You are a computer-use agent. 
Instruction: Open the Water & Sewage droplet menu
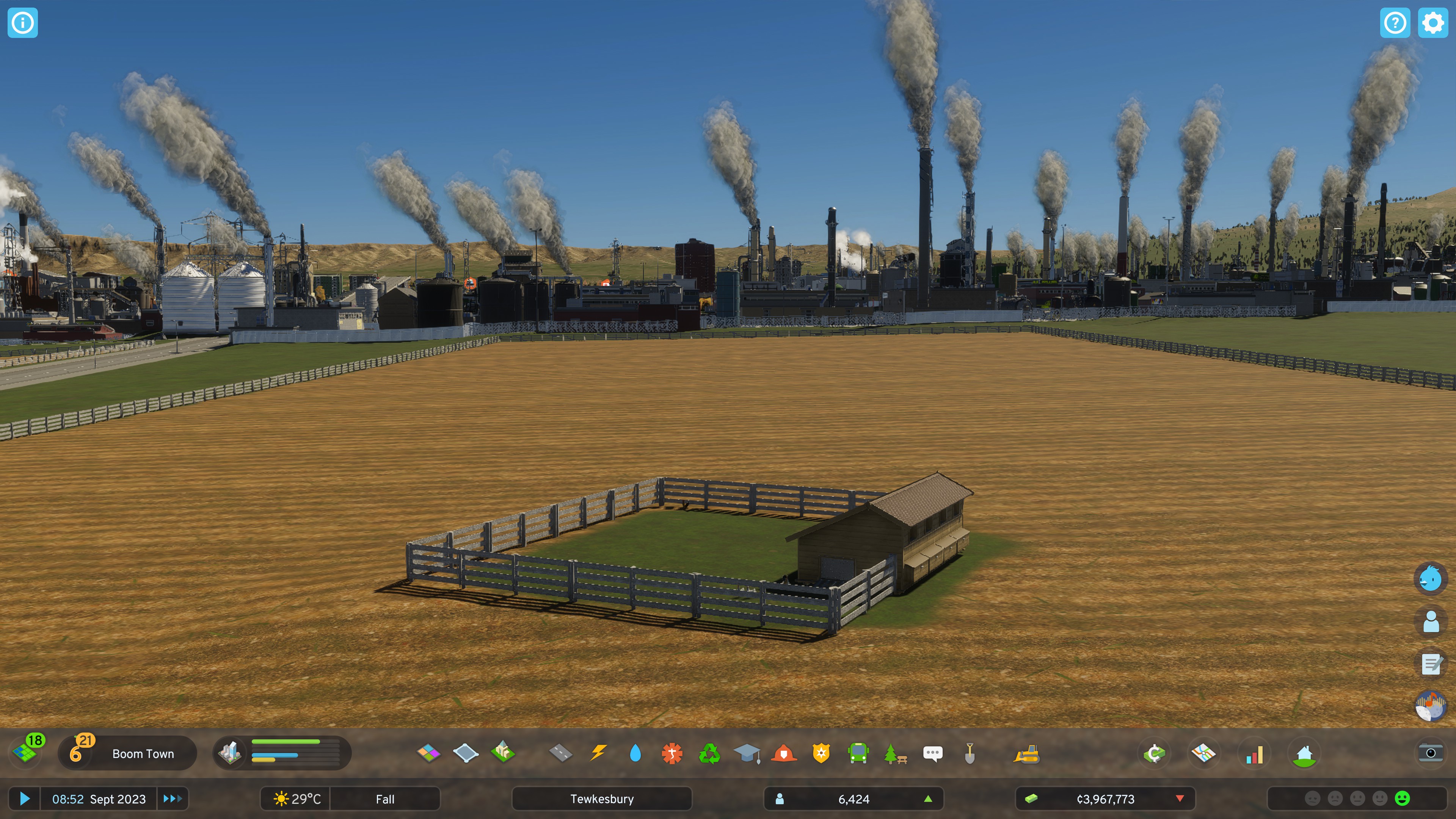(635, 753)
